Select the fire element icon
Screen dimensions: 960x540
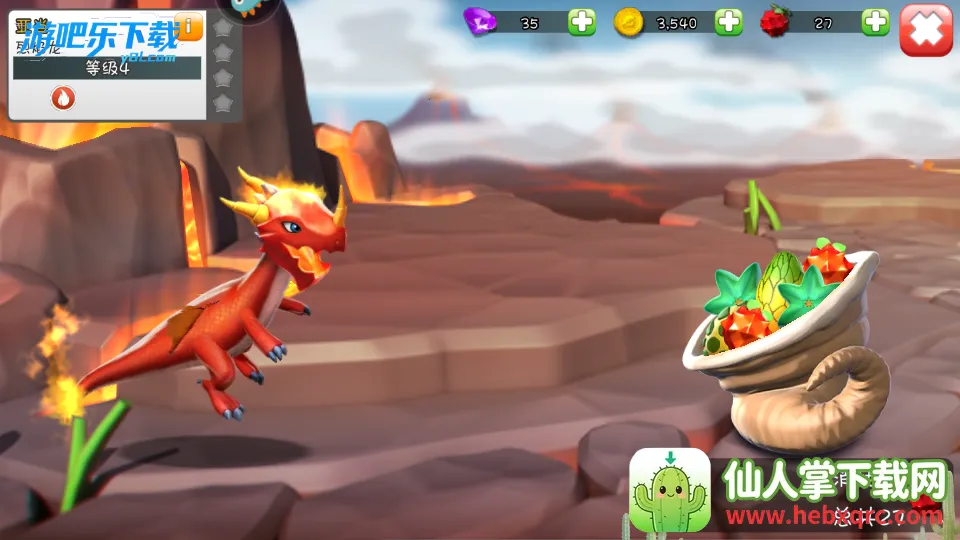coord(63,98)
